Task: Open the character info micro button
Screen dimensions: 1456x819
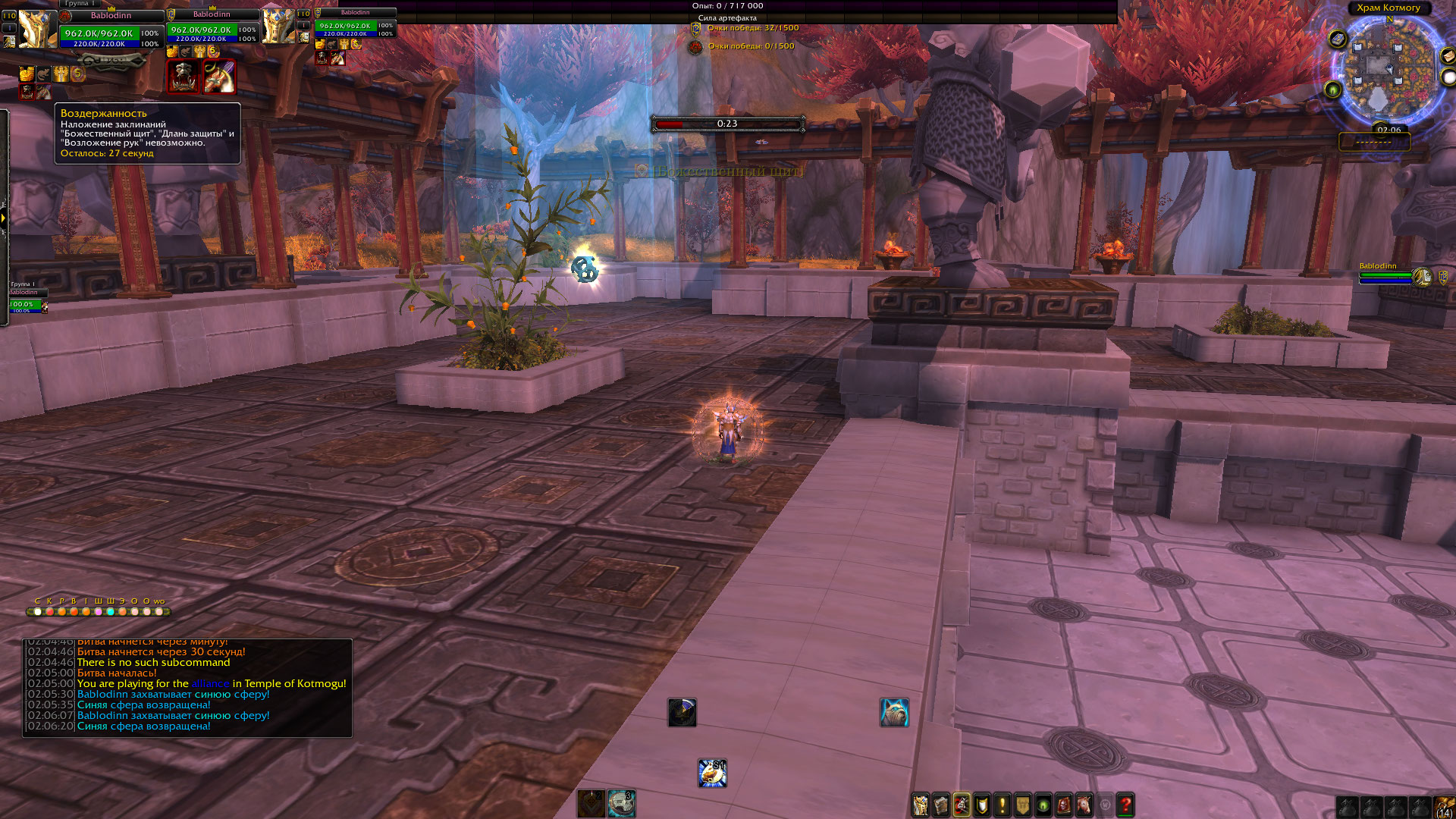Action: tap(921, 805)
